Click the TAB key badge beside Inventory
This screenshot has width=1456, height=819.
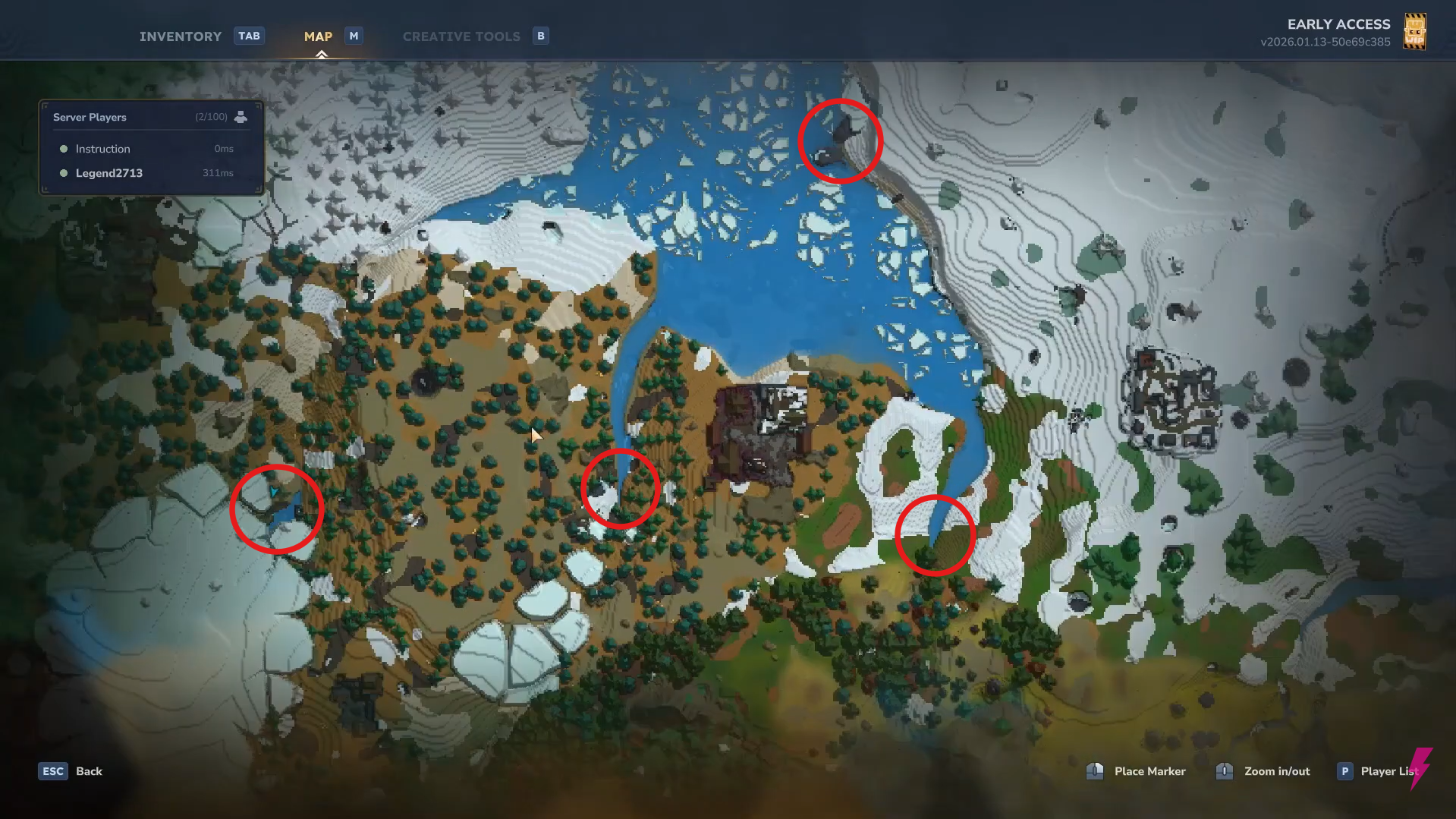click(249, 35)
